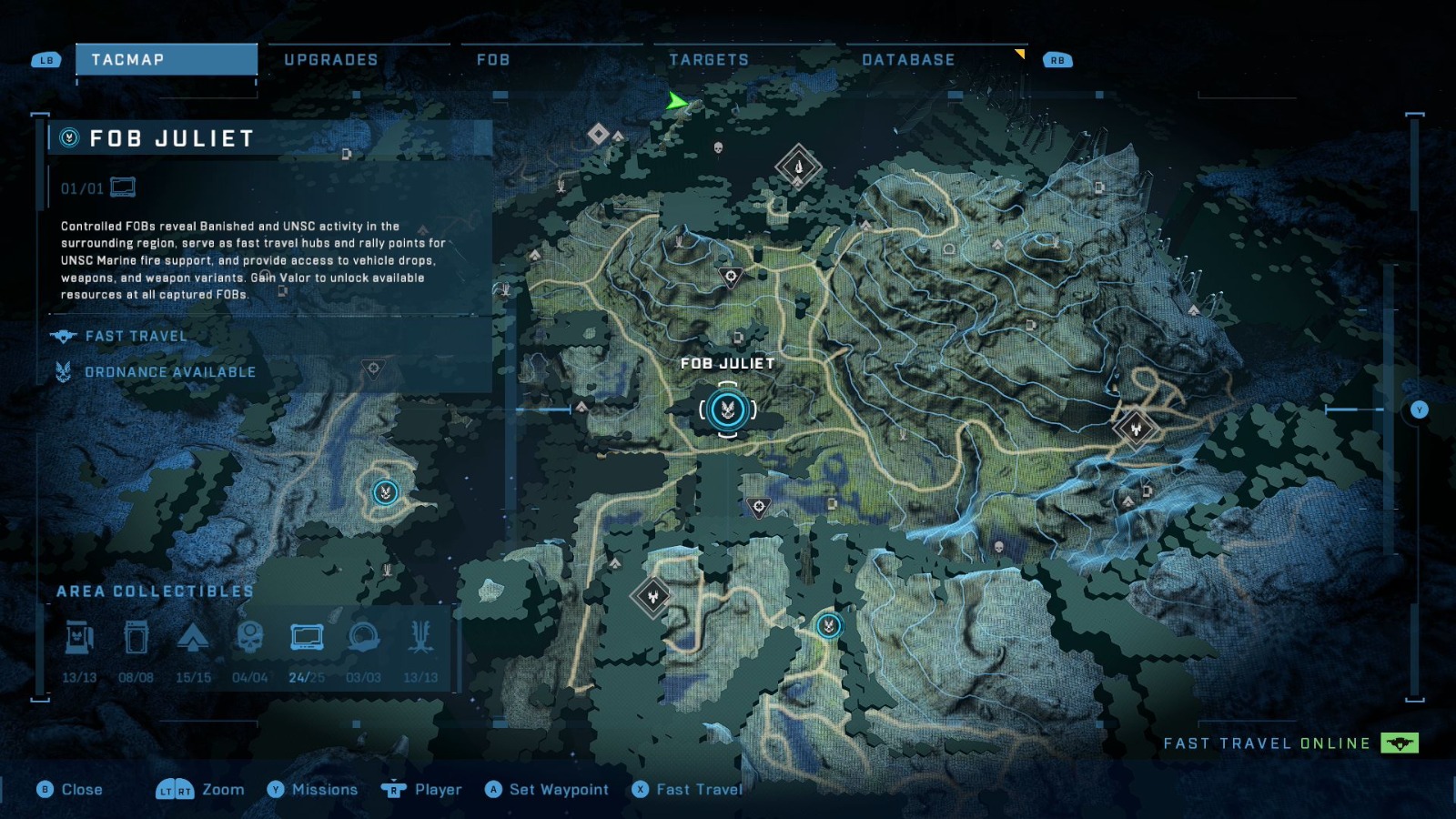
Task: Toggle the ORDNANCE AVAILABLE status entry
Action: (169, 371)
